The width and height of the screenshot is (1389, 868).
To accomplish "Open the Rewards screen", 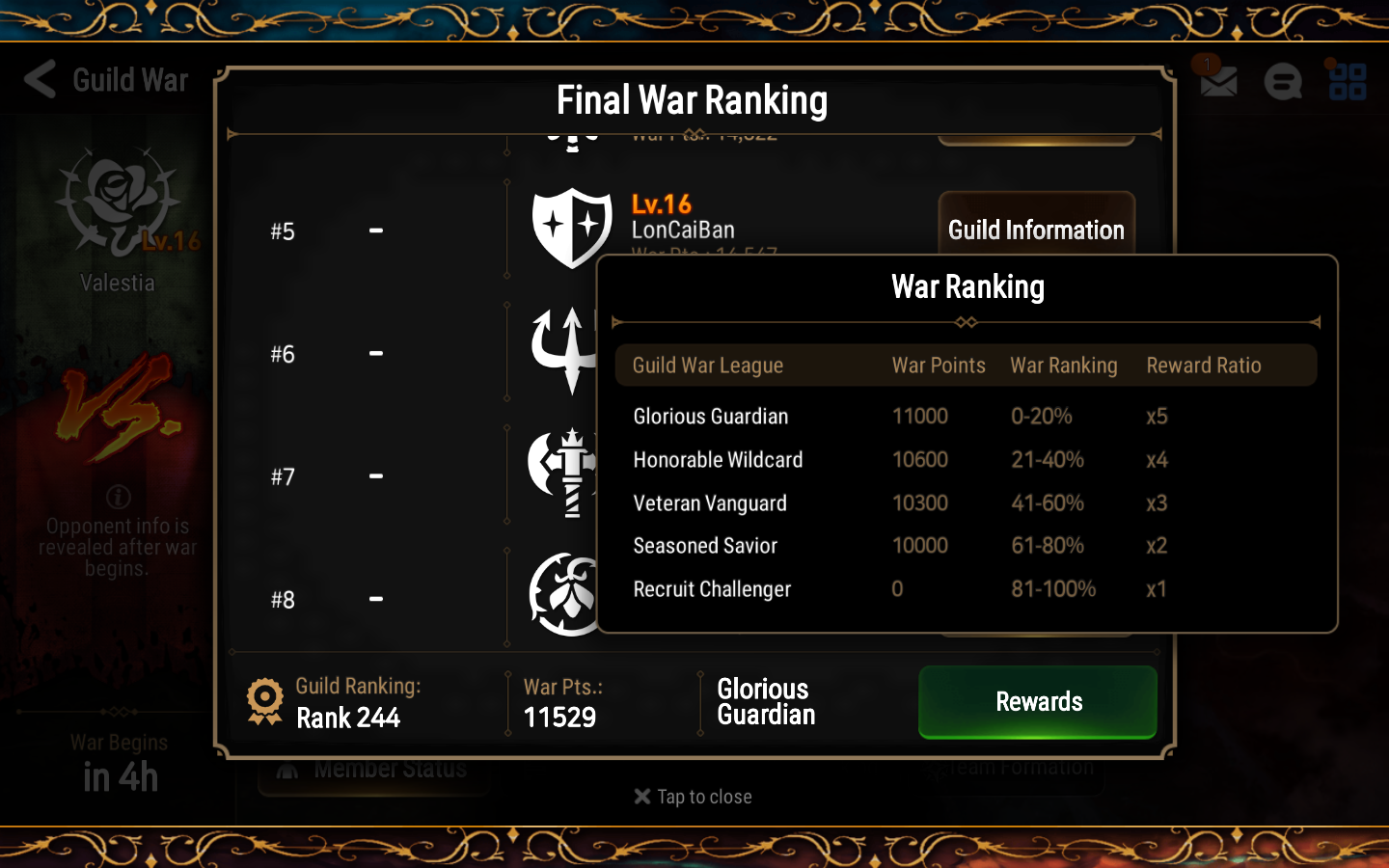I will coord(1037,702).
